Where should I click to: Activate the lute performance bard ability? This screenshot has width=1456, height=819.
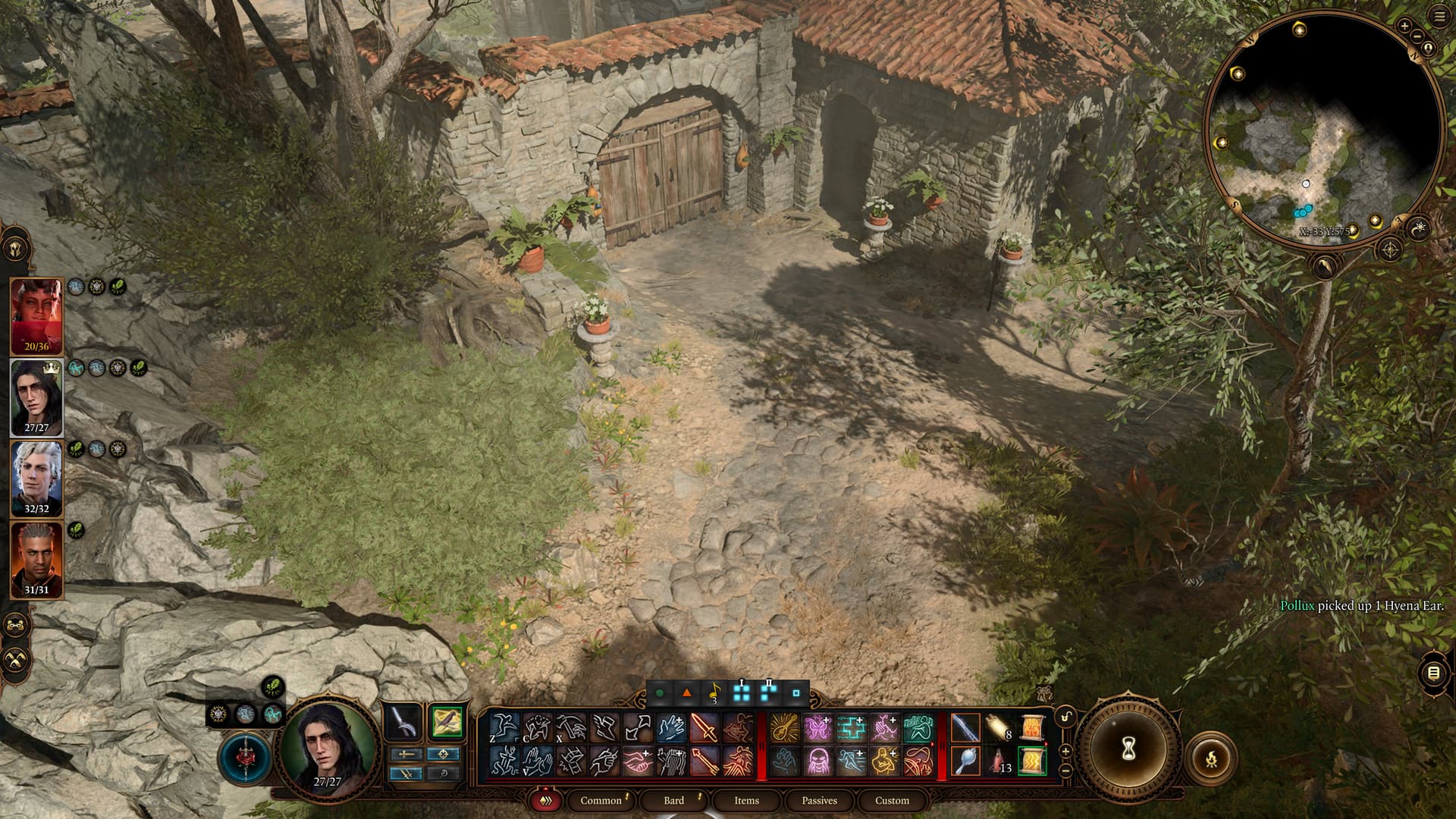point(784,728)
